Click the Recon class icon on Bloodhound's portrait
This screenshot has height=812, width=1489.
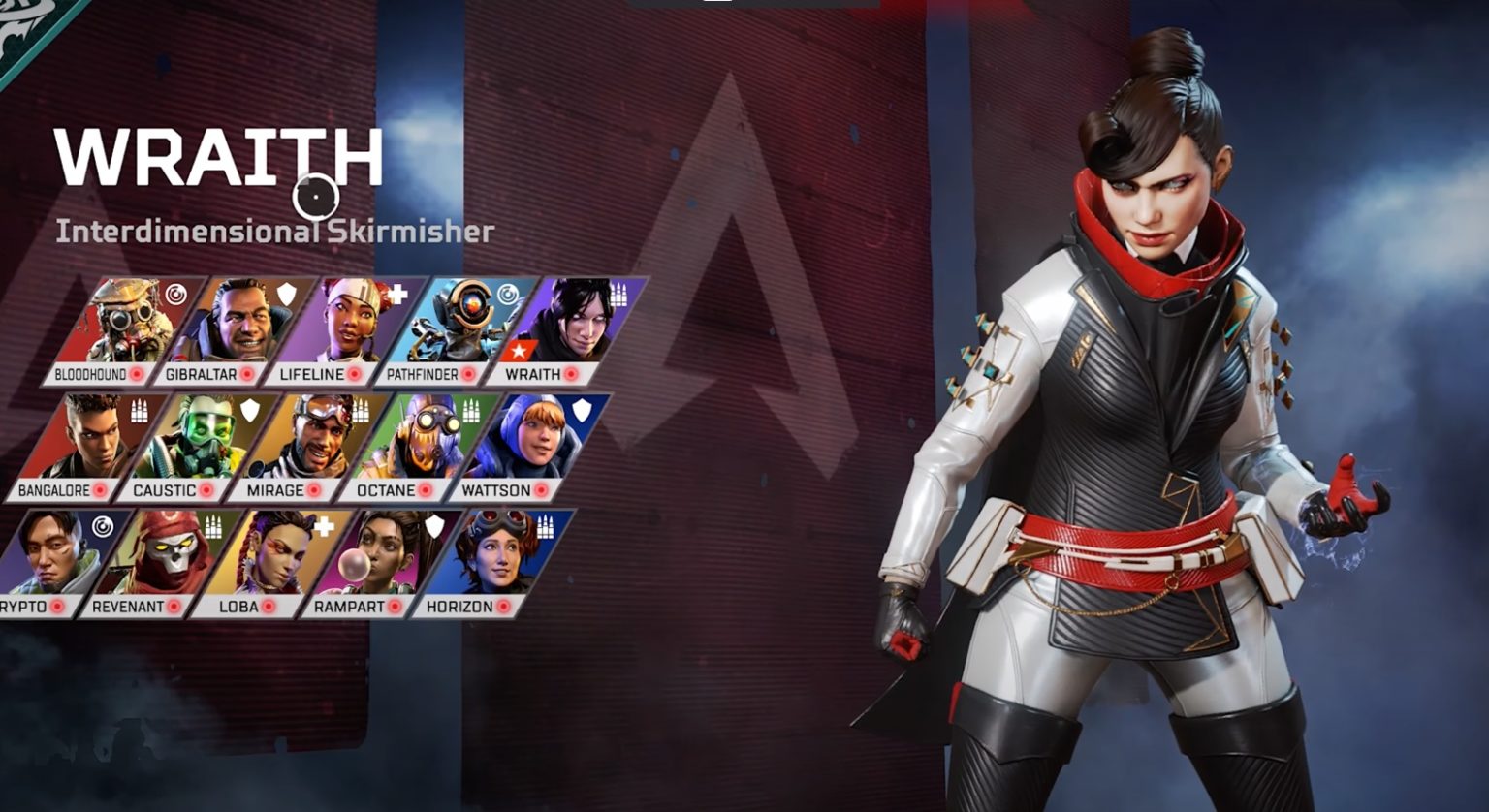(175, 294)
